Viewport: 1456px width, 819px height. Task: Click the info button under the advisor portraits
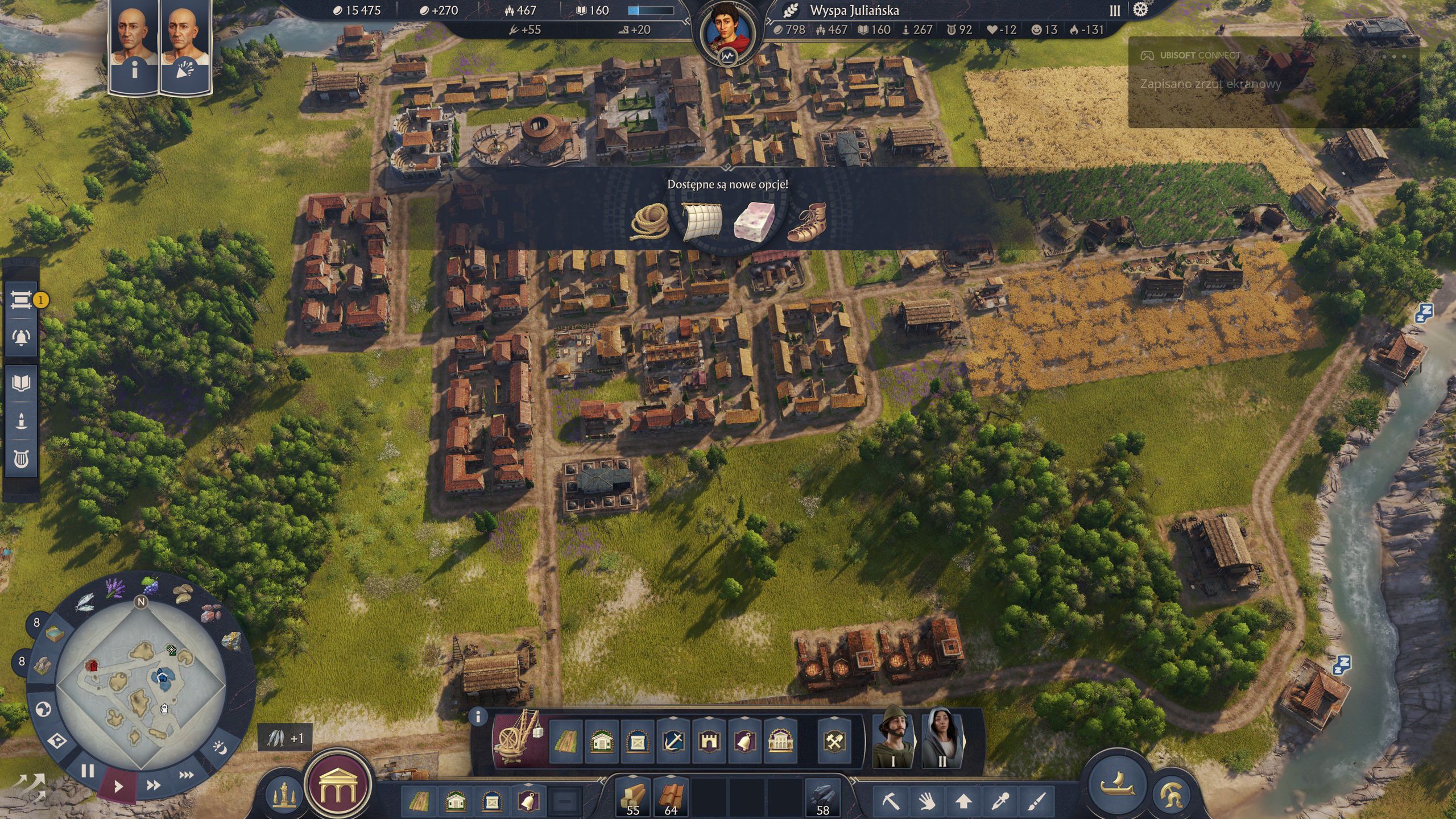tap(135, 71)
